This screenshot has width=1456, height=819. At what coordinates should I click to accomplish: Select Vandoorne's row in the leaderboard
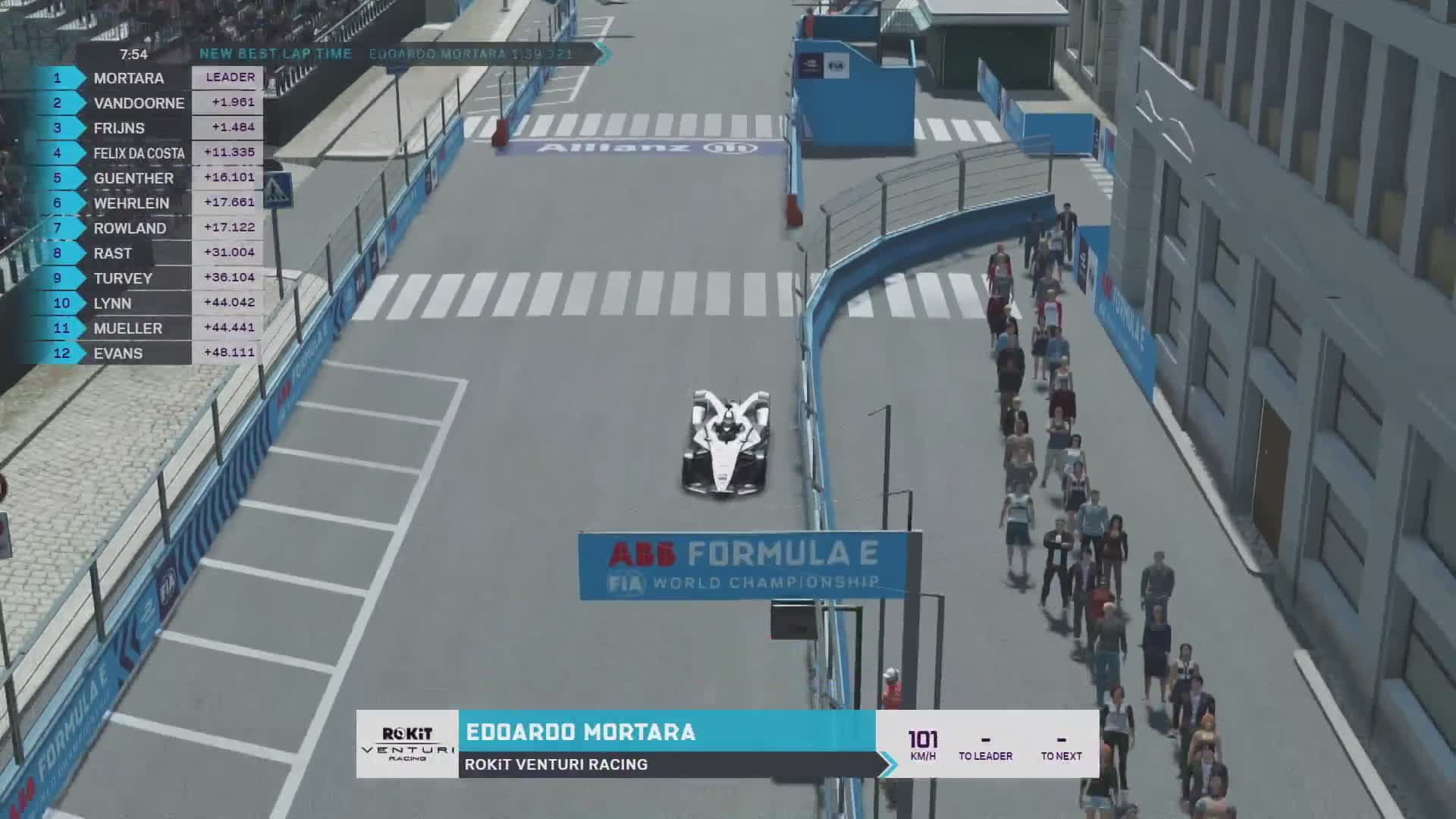click(x=139, y=103)
